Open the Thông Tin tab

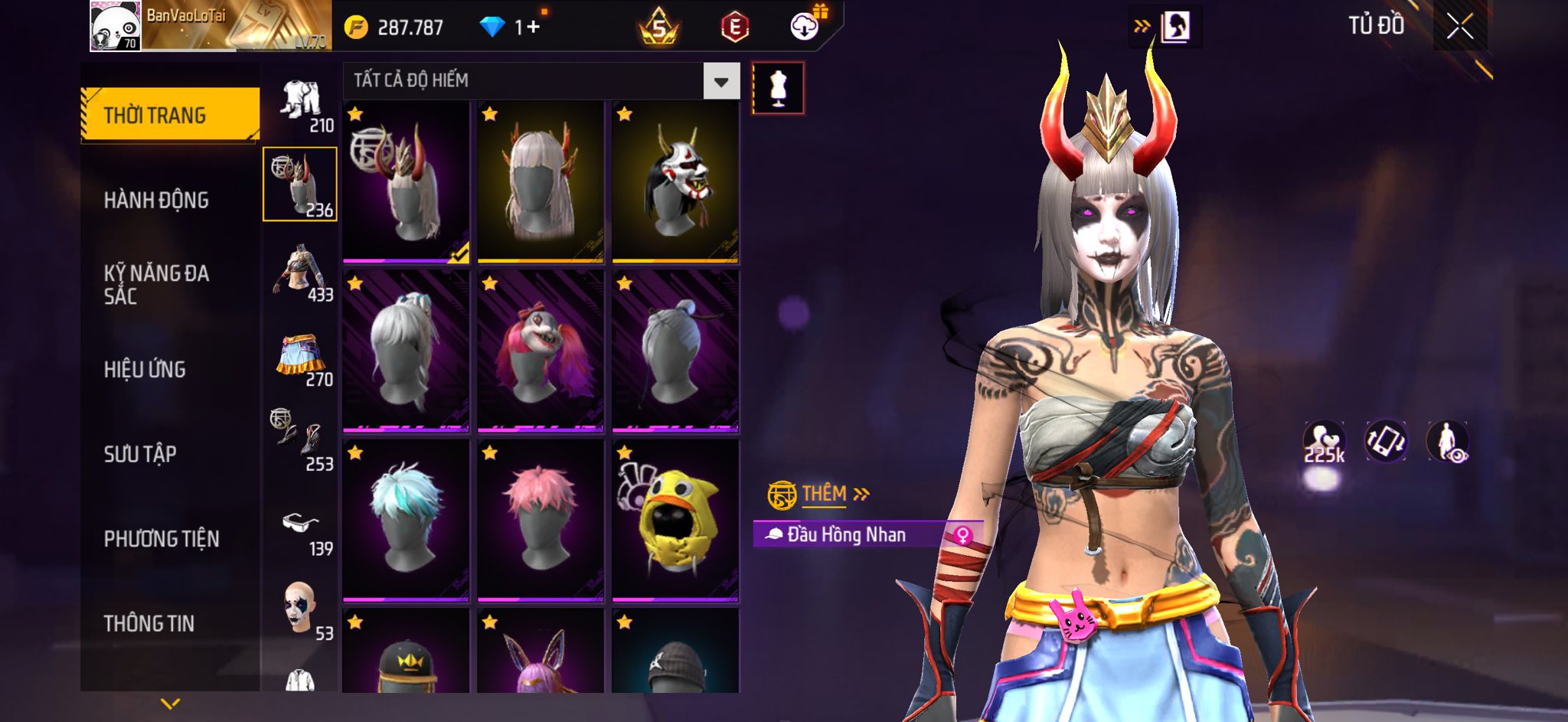click(149, 623)
